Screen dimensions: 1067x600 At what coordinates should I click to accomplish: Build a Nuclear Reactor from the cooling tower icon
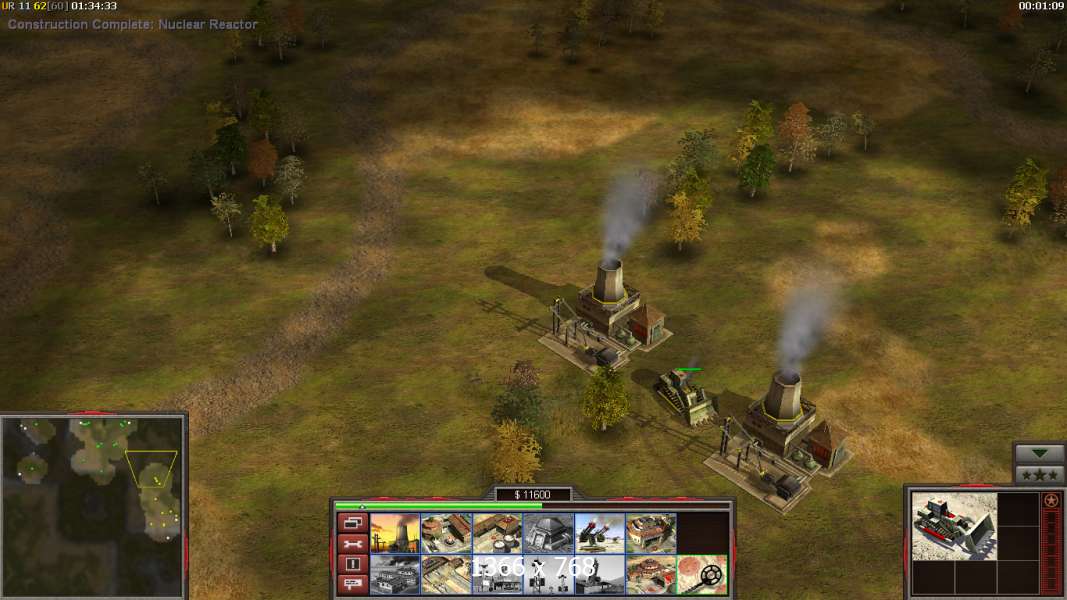click(x=395, y=533)
